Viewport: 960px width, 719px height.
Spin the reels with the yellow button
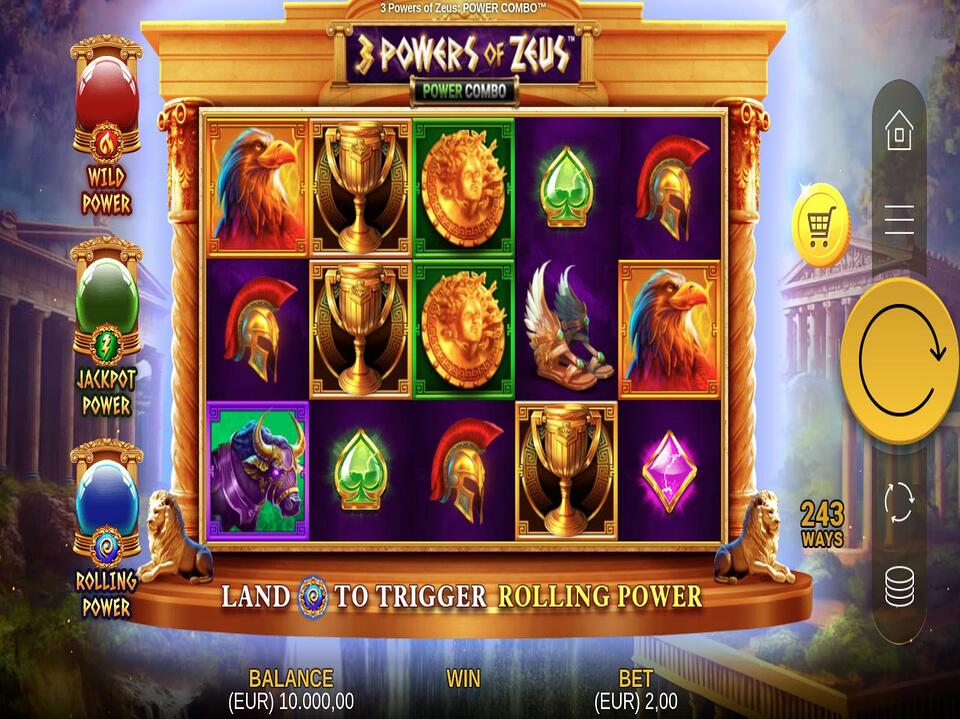click(899, 360)
